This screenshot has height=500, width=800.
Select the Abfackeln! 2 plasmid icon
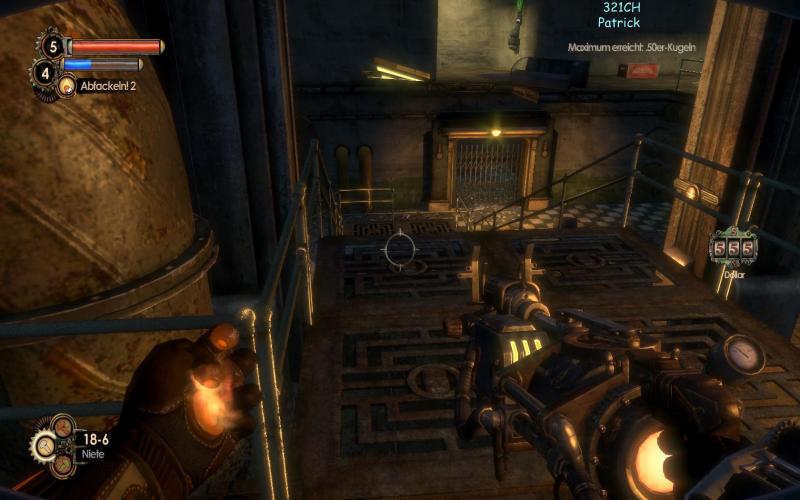pyautogui.click(x=67, y=87)
